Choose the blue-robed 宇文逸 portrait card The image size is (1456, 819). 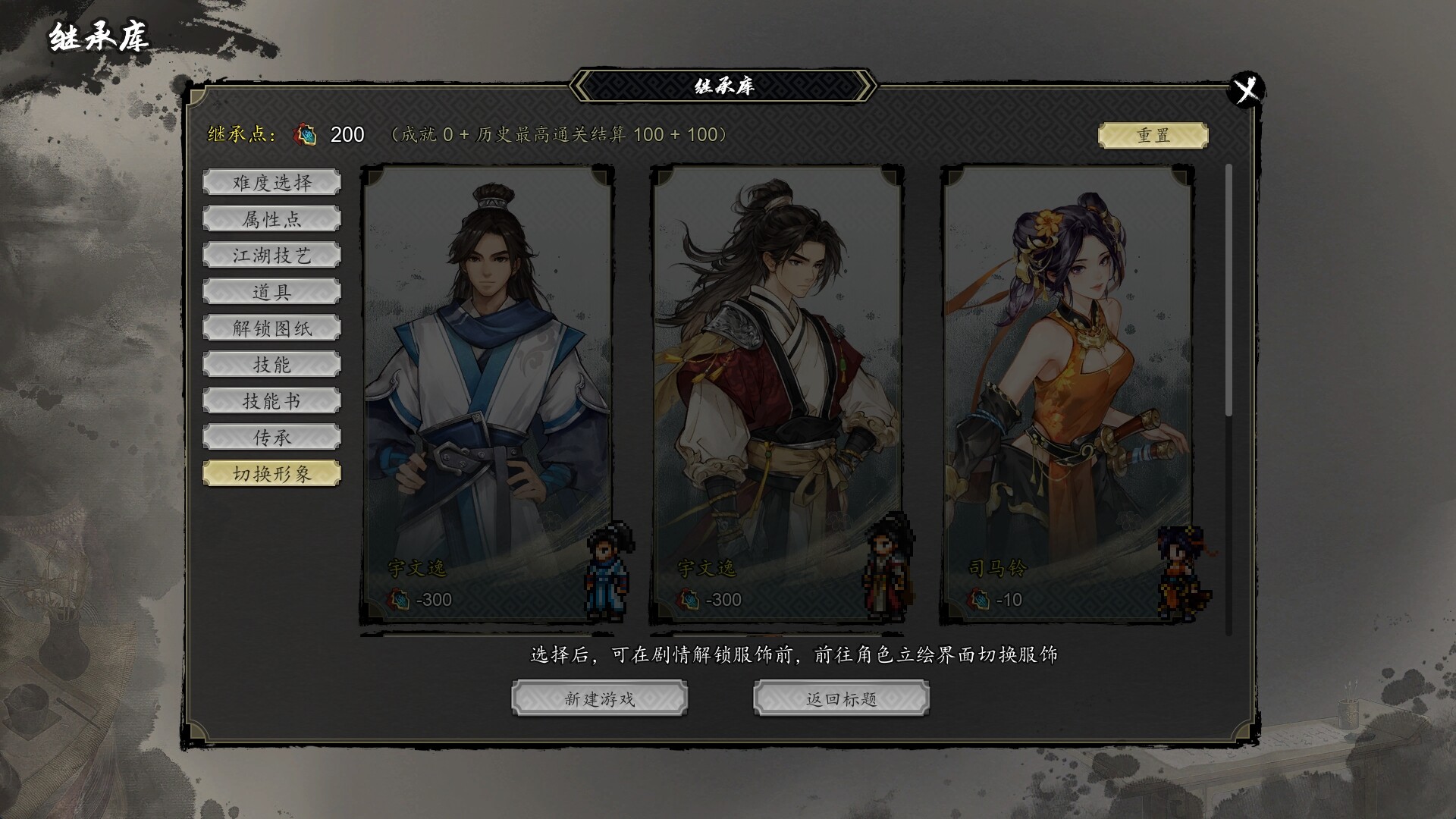pos(487,394)
